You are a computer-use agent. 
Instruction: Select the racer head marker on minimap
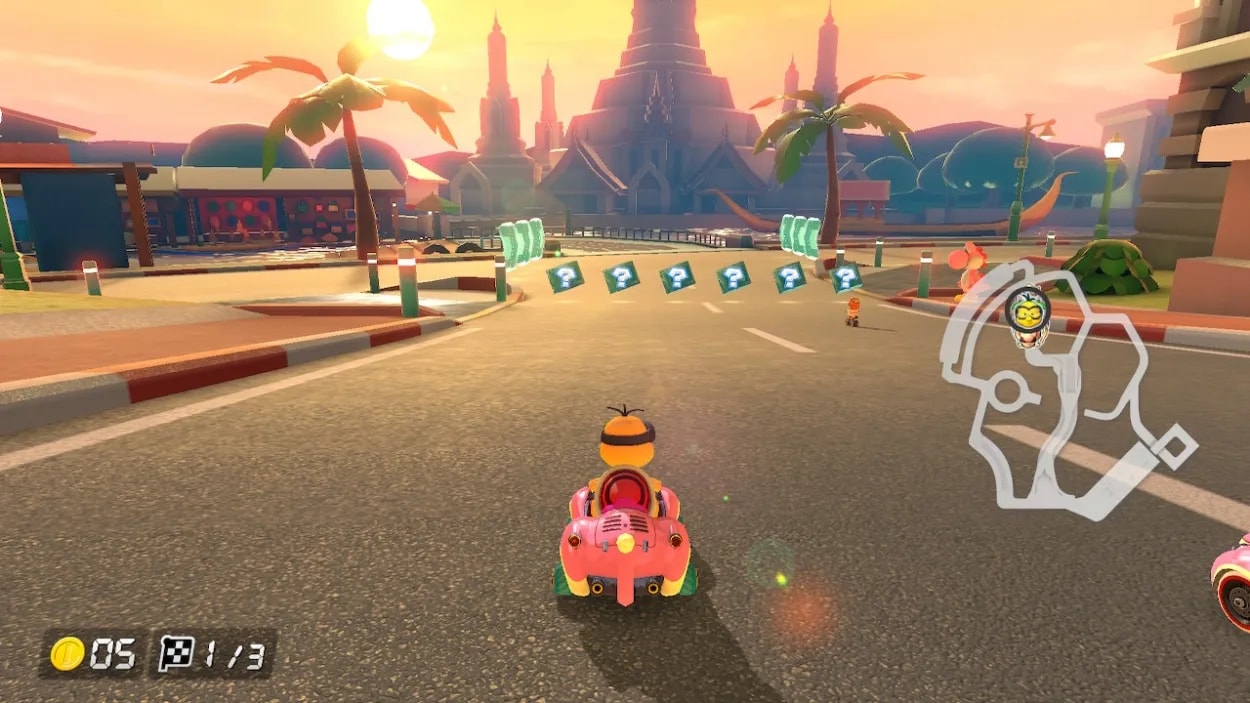pyautogui.click(x=1026, y=315)
